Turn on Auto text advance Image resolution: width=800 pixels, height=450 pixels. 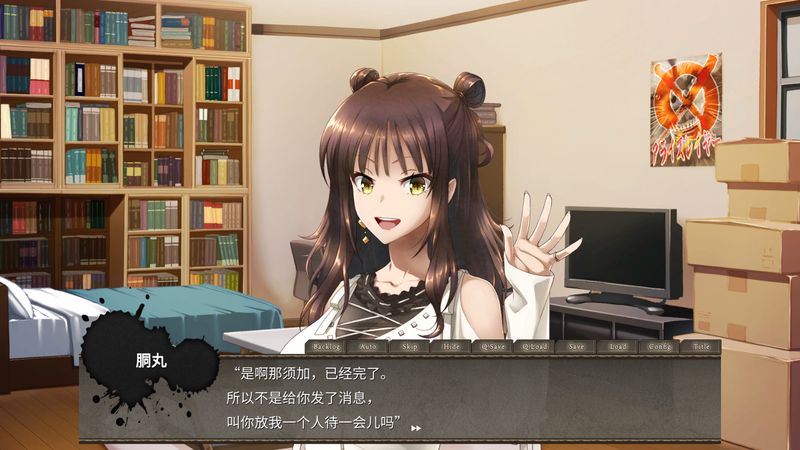pyautogui.click(x=368, y=346)
